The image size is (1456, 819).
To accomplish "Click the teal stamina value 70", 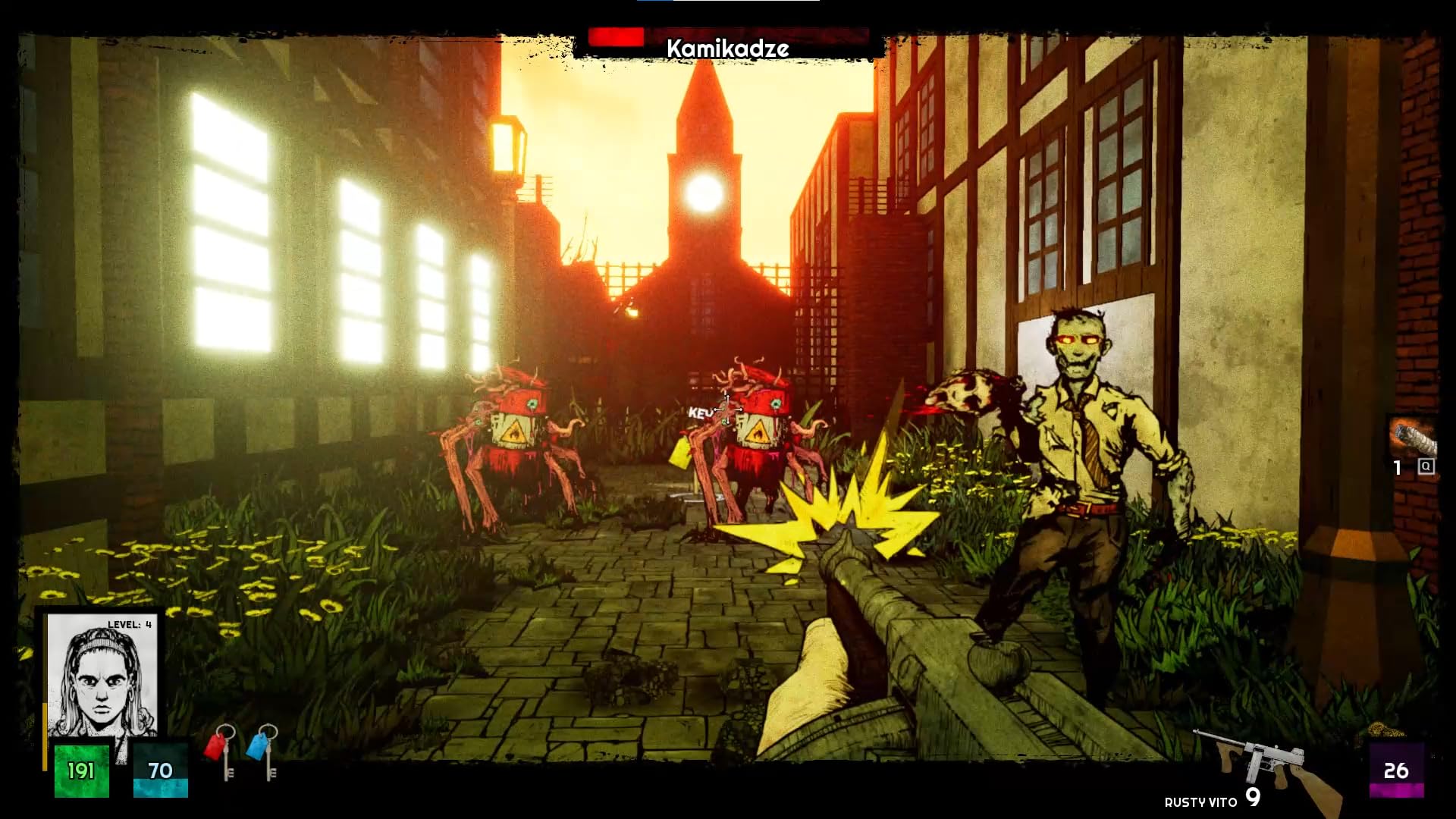I will [x=161, y=770].
